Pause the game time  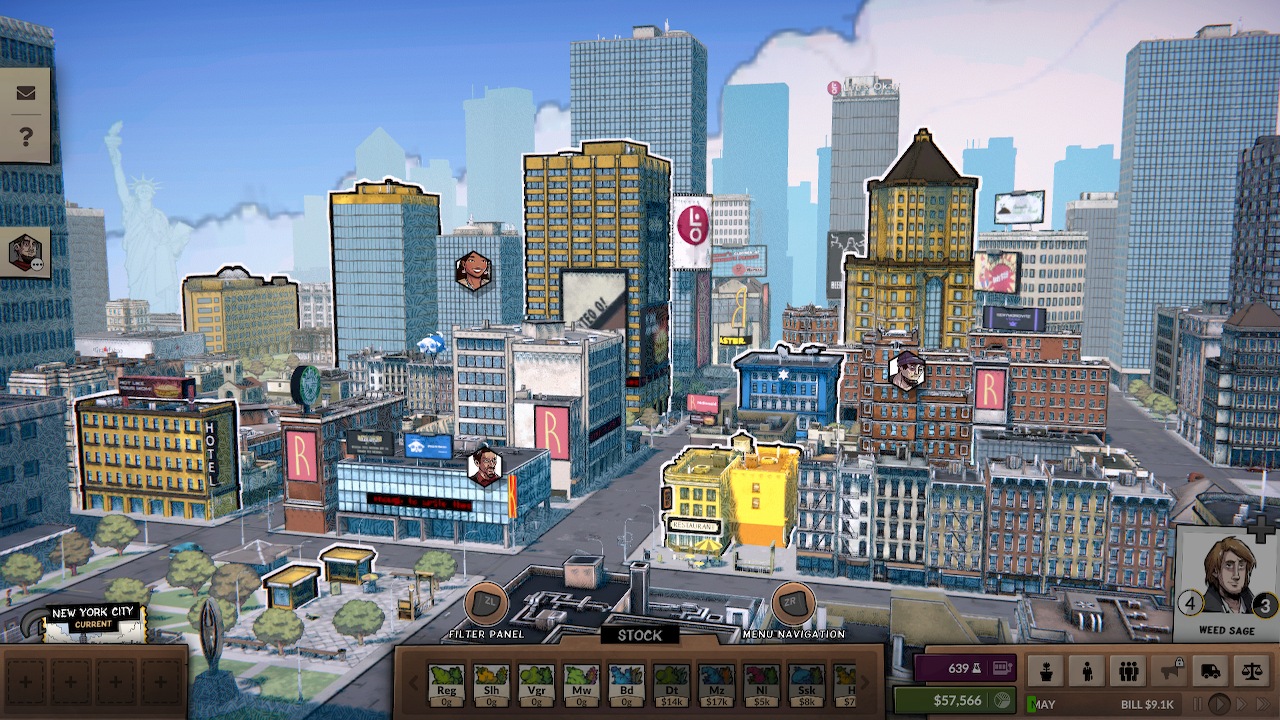1198,704
